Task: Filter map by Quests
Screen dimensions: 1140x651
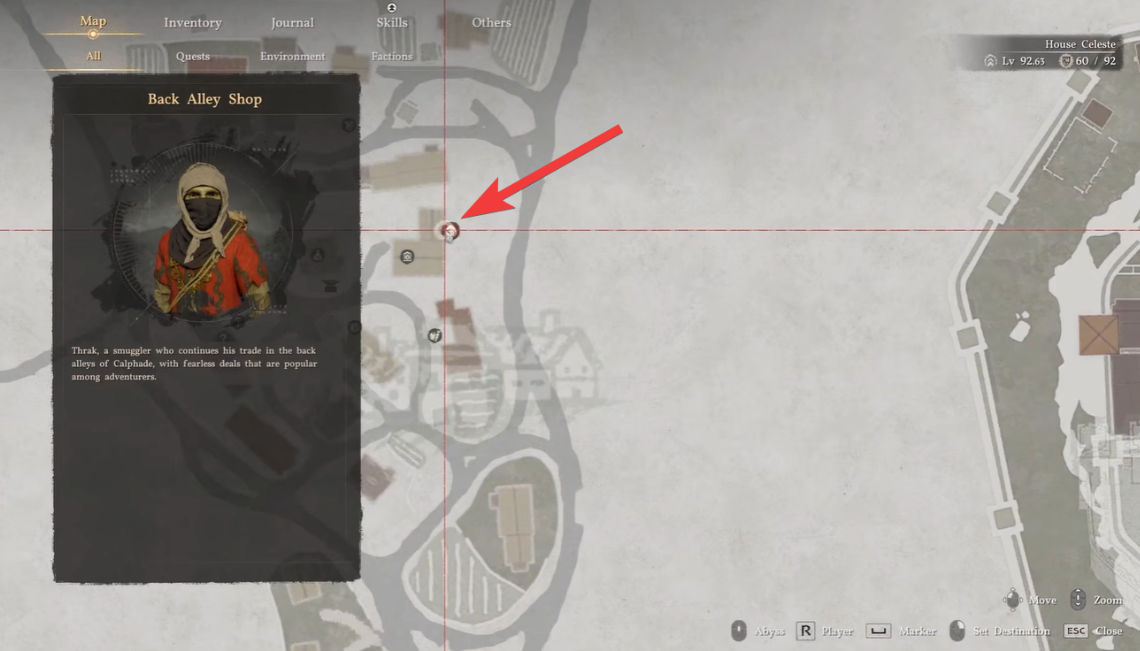Action: pos(192,57)
